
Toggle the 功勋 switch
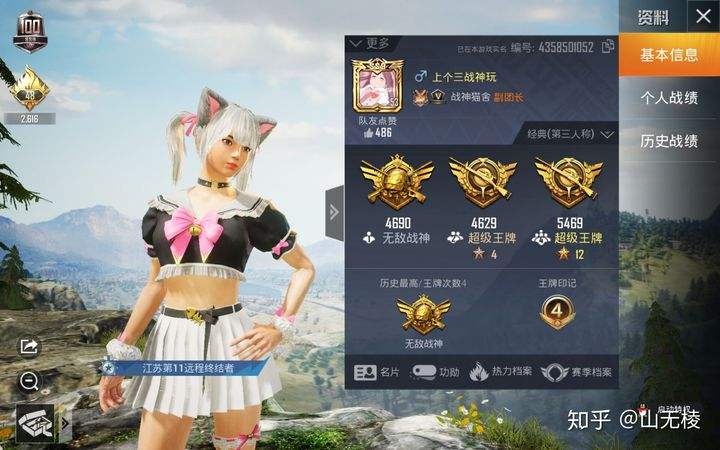(x=436, y=372)
